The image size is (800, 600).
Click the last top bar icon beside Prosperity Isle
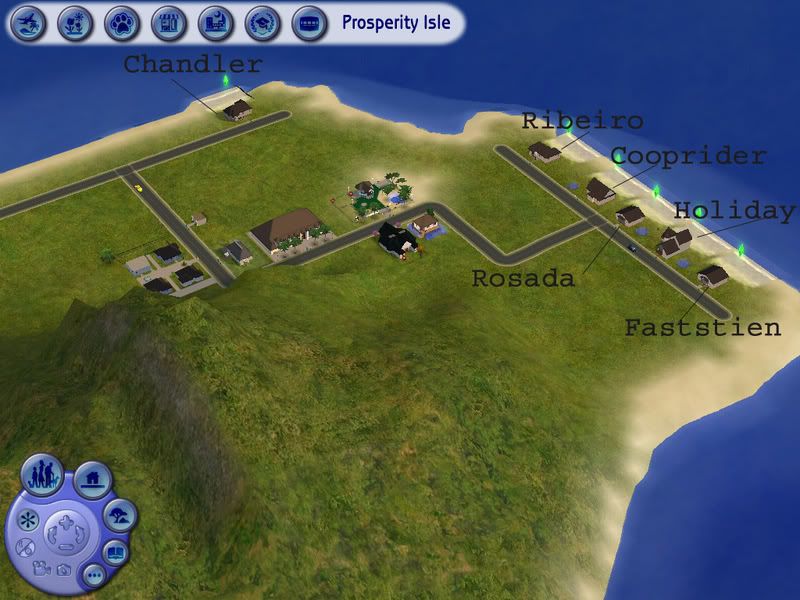[x=308, y=21]
